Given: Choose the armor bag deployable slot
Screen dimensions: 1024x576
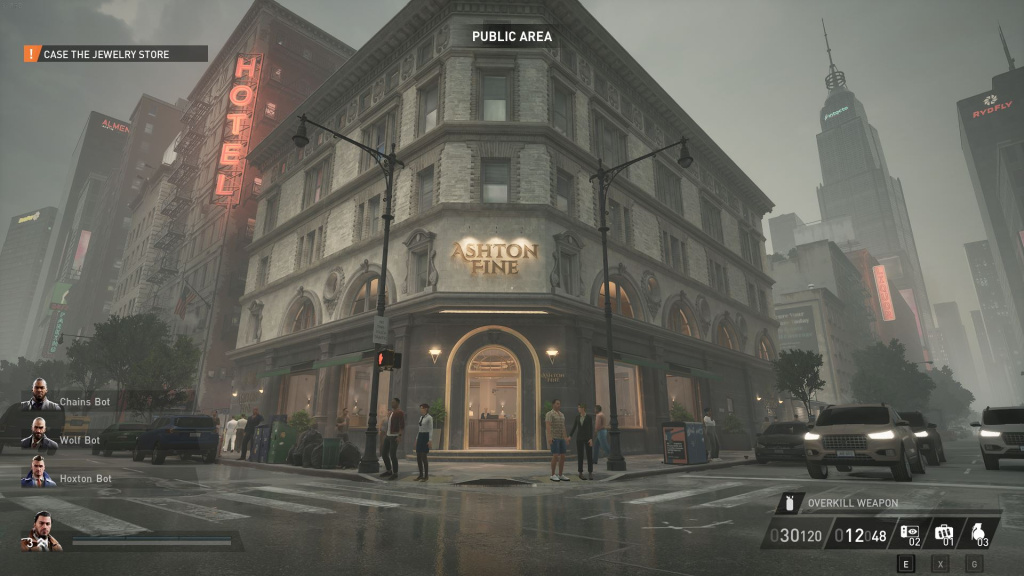Looking at the screenshot, I should pyautogui.click(x=944, y=534).
